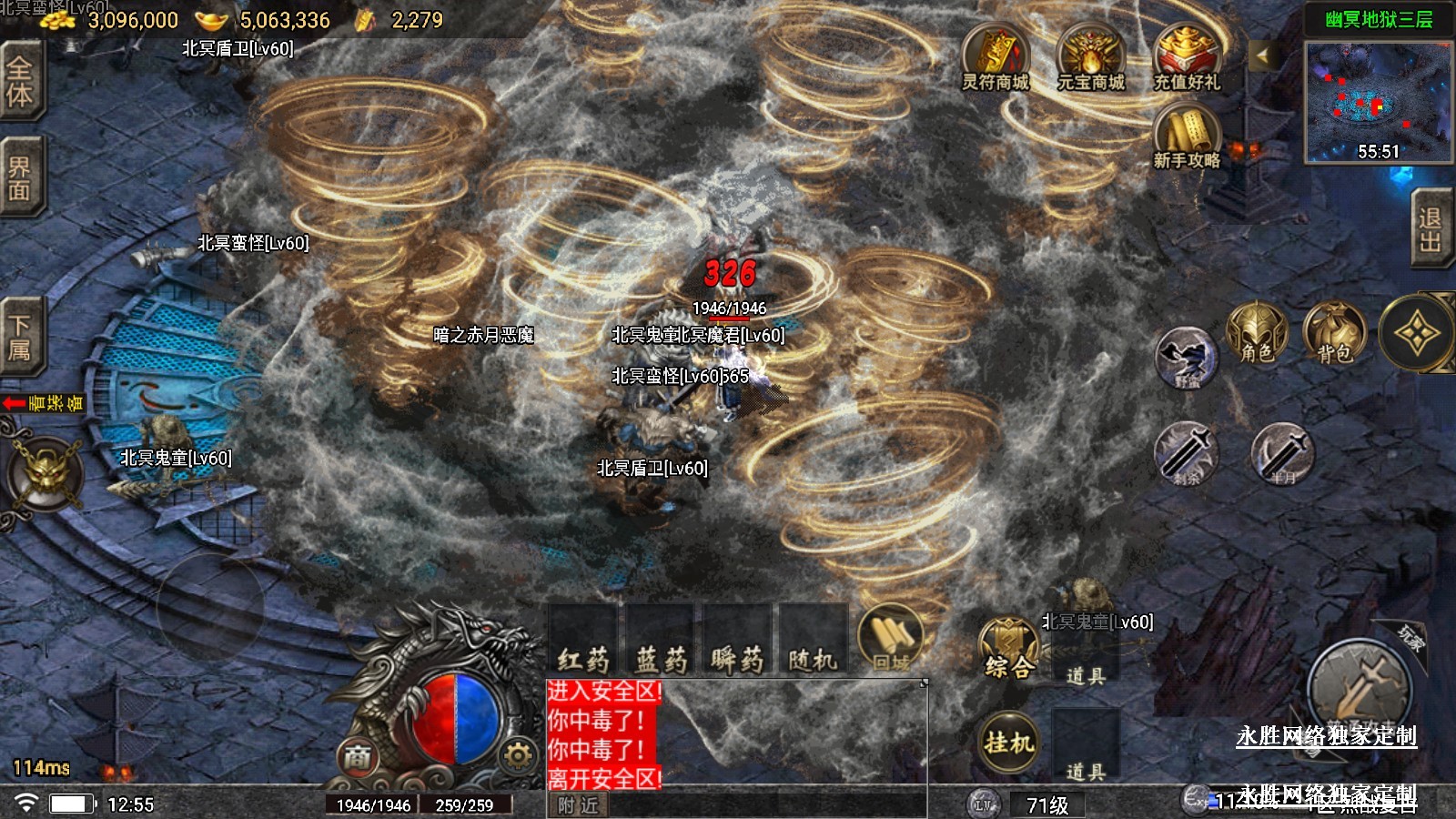This screenshot has height=819, width=1456.
Task: Switch chat channel with the 附近 tab
Action: [578, 805]
